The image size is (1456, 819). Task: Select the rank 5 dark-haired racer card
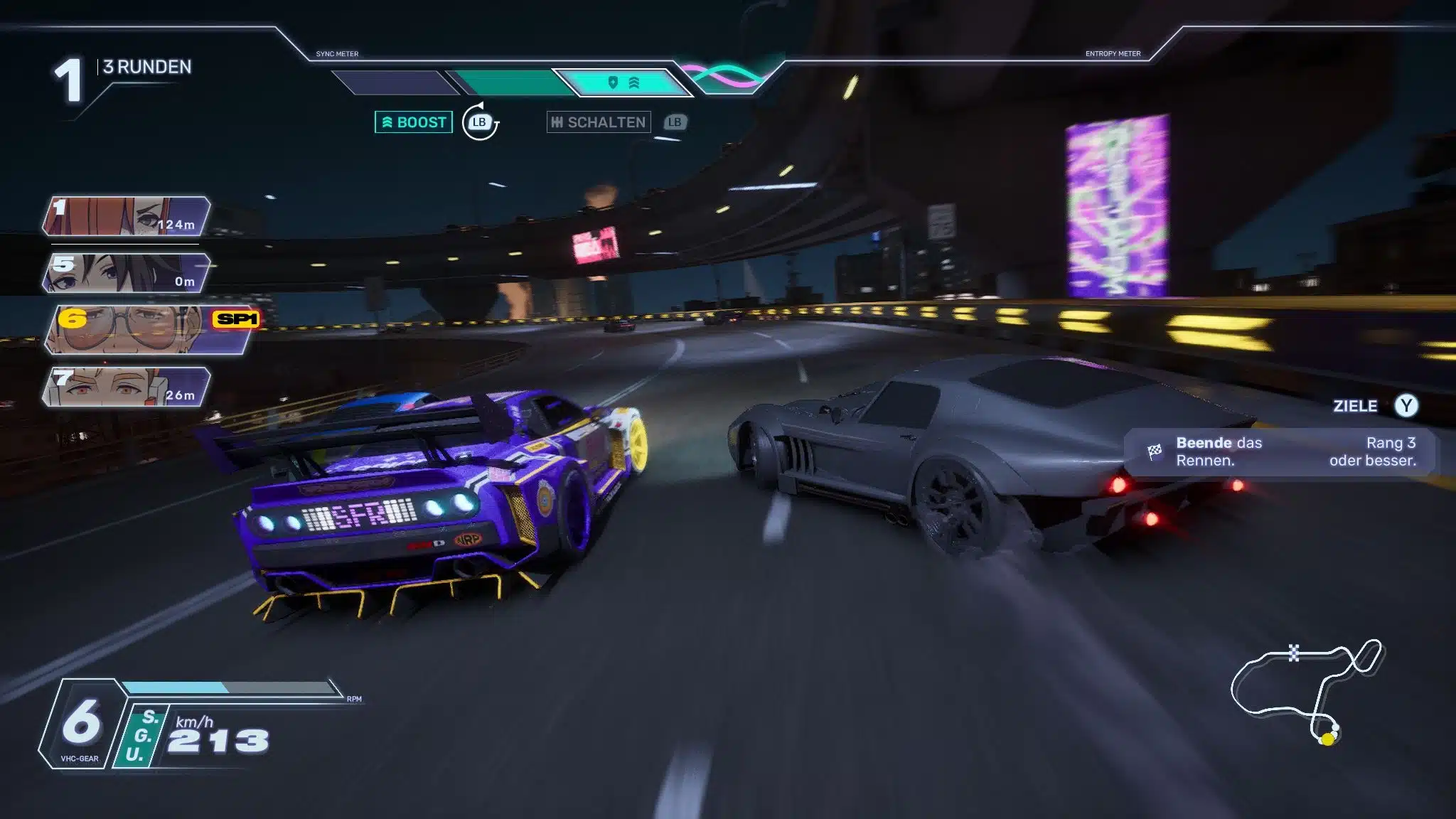click(x=127, y=273)
